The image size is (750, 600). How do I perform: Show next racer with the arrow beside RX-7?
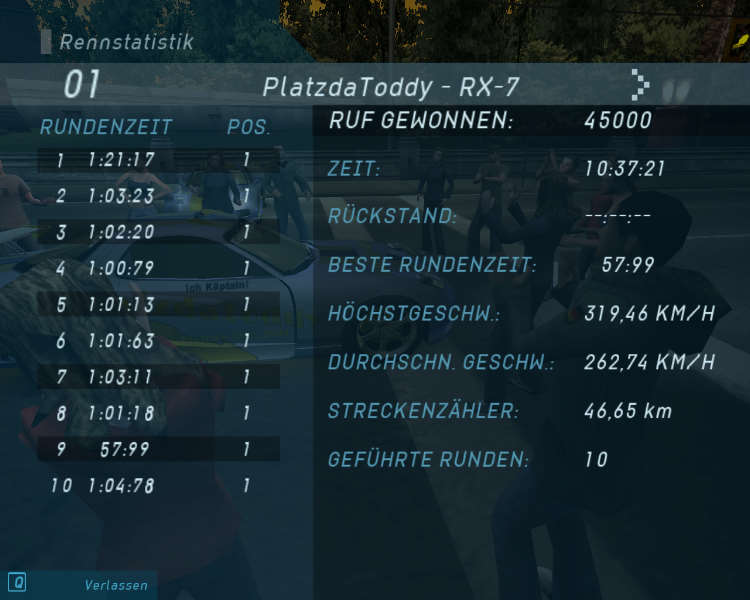641,86
